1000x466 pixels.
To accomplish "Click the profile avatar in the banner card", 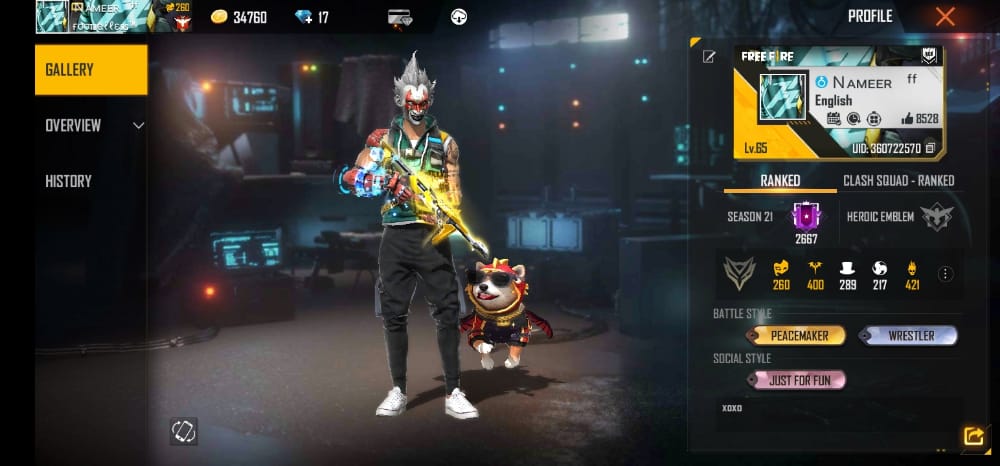I will pos(782,98).
